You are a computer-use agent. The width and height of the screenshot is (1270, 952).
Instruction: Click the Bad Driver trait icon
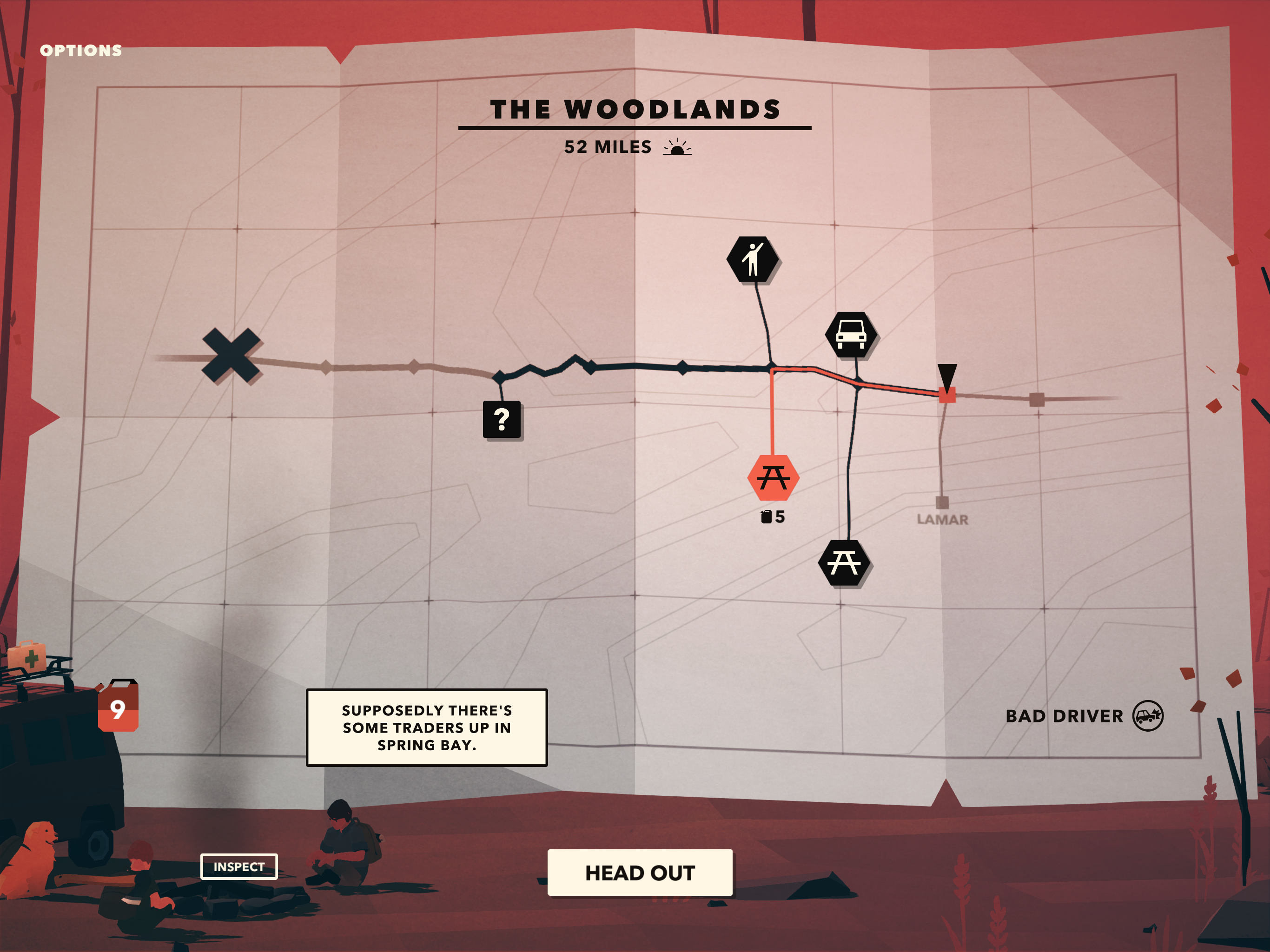coord(1148,716)
